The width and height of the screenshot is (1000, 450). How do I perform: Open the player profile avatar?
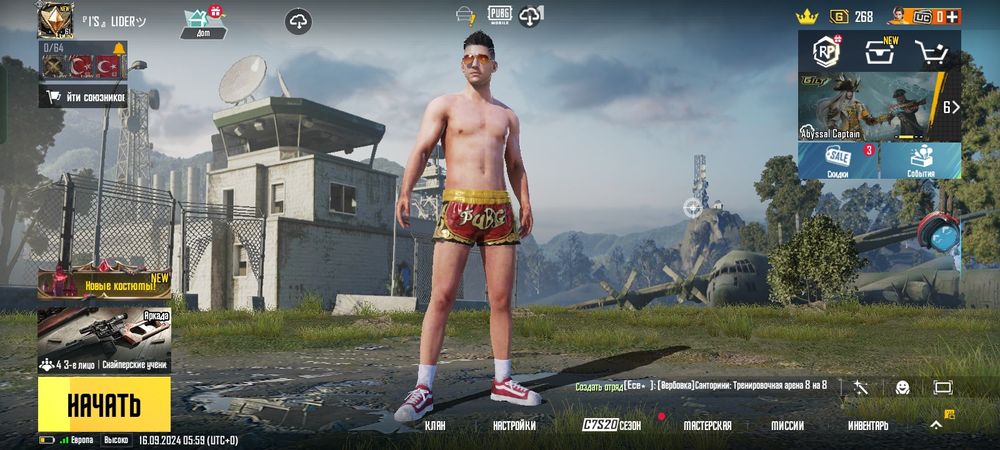point(57,20)
